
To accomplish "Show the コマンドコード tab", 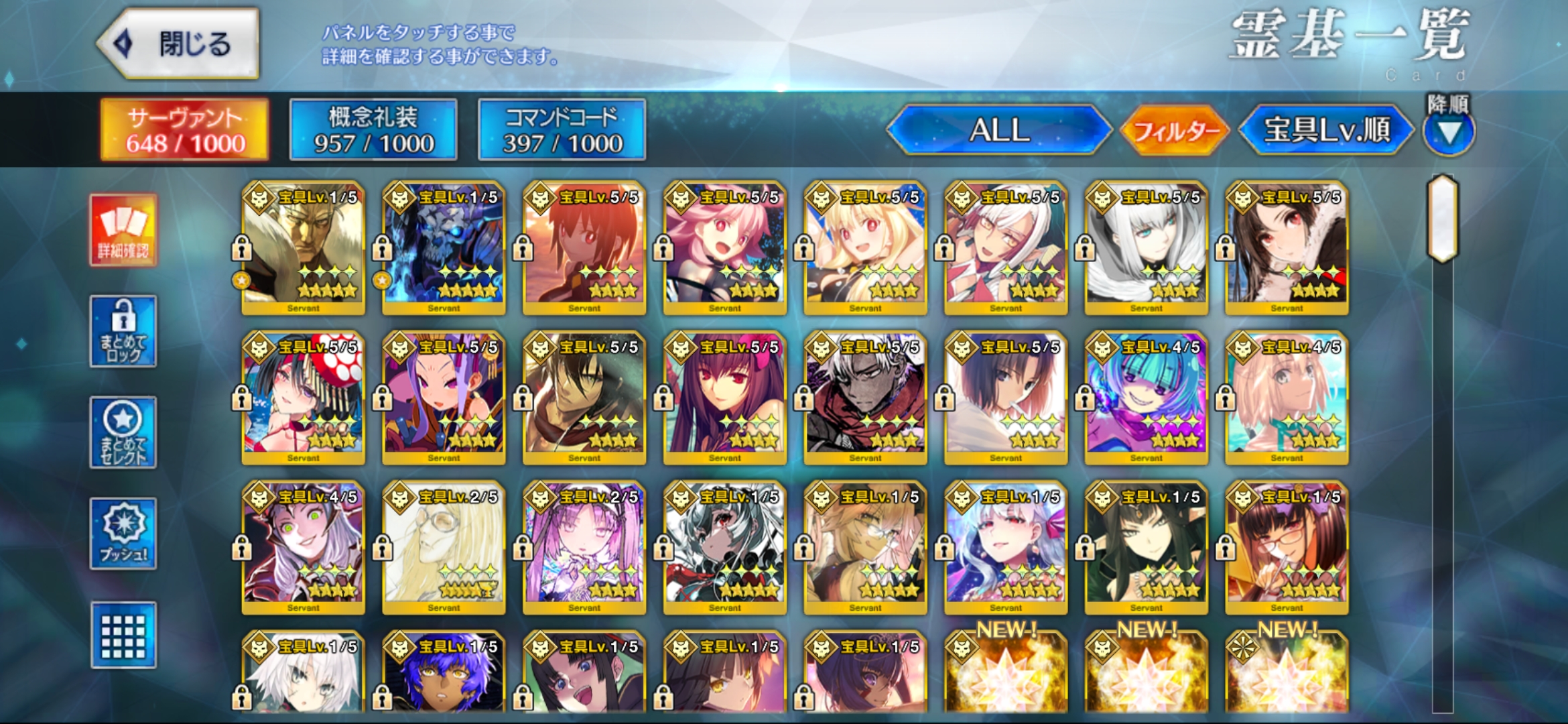I will 562,130.
